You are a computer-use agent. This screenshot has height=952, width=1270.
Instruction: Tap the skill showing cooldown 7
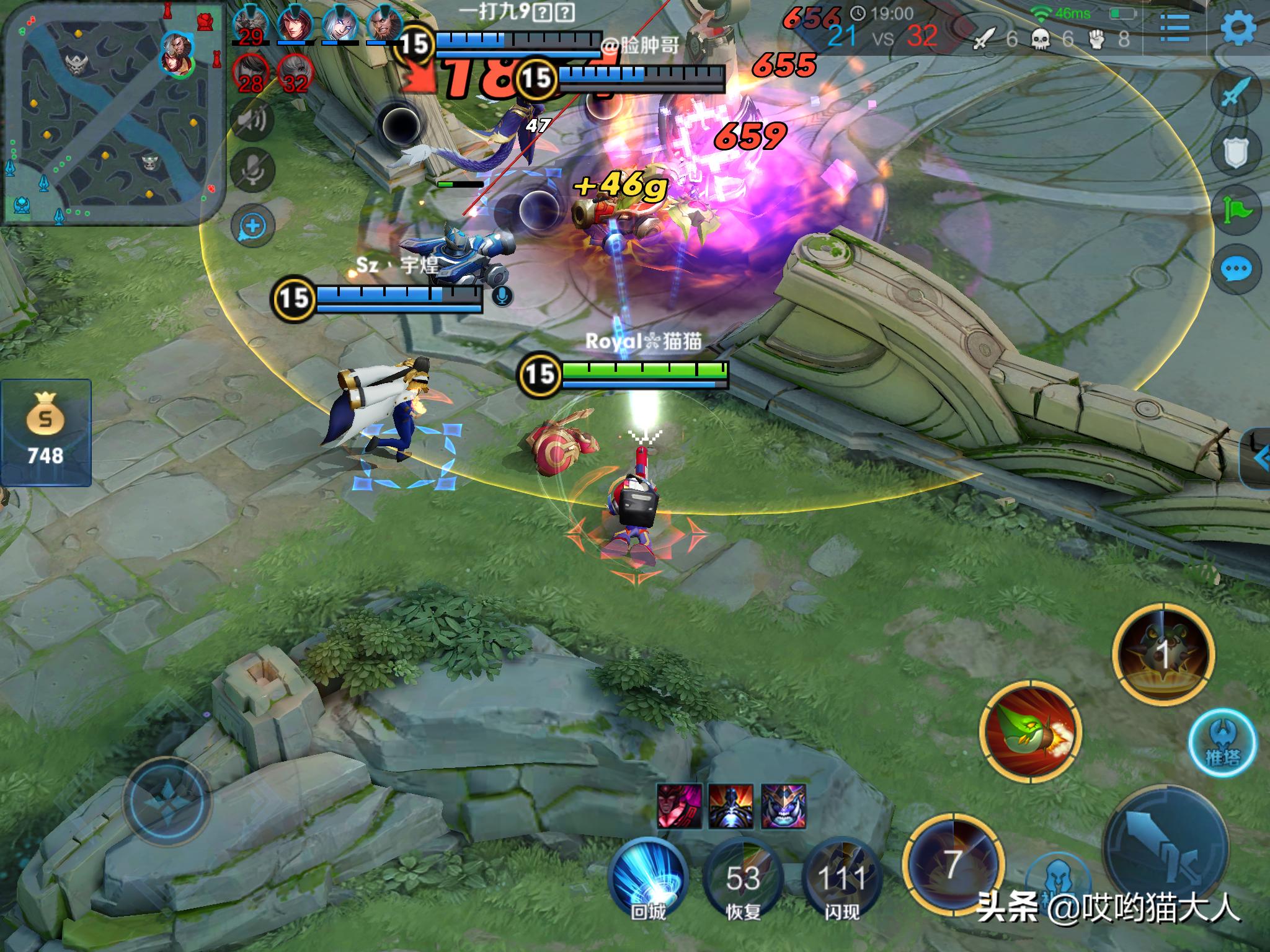952,863
